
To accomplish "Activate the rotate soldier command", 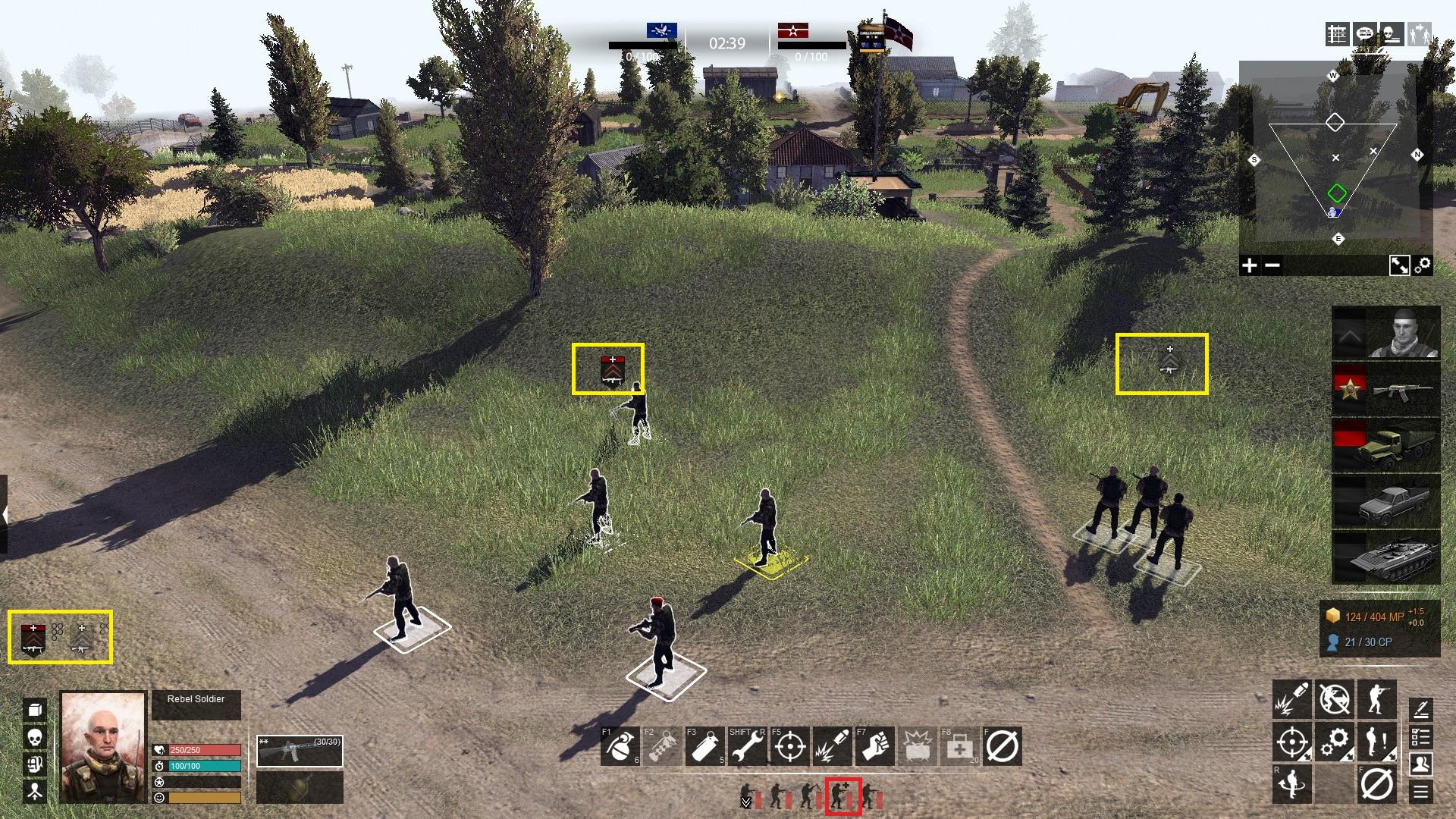I will coord(1291,783).
